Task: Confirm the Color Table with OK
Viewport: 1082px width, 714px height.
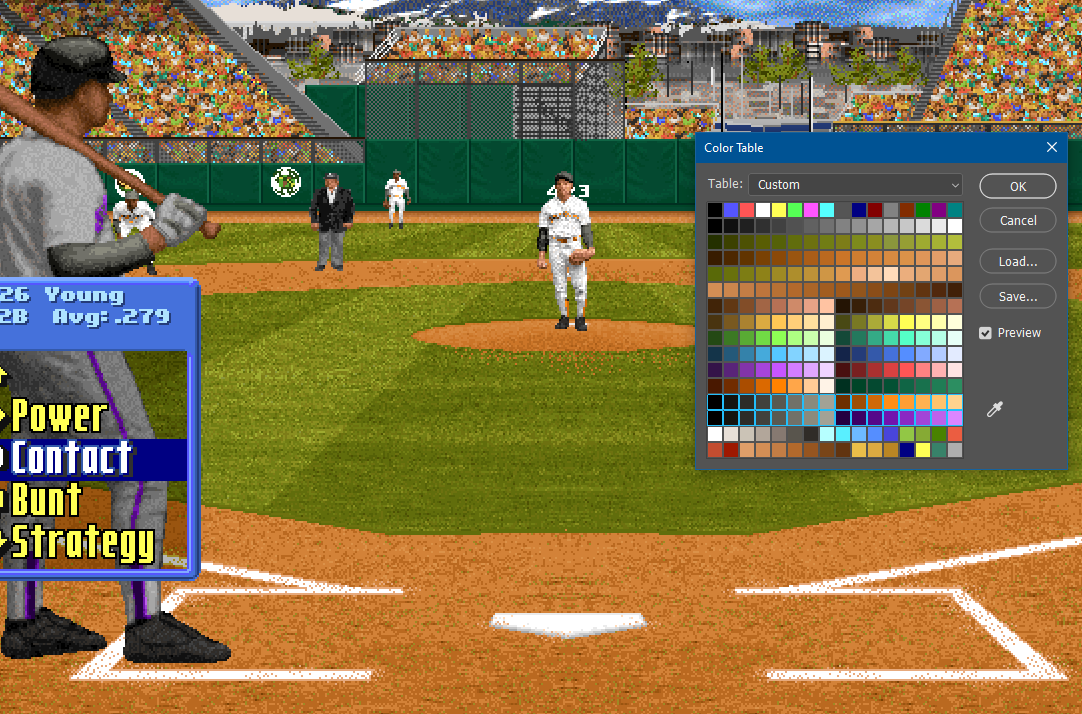Action: pos(1017,186)
